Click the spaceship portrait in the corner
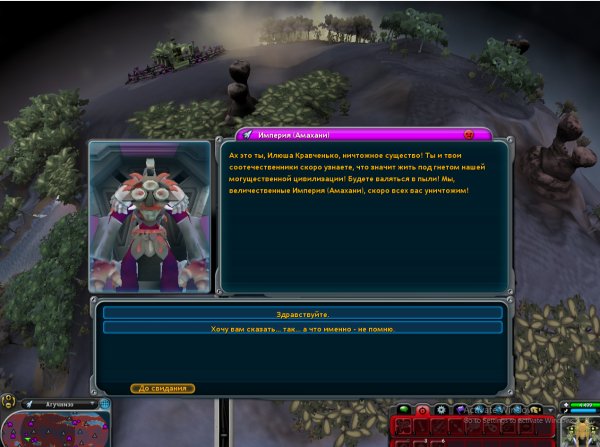 pos(578,430)
